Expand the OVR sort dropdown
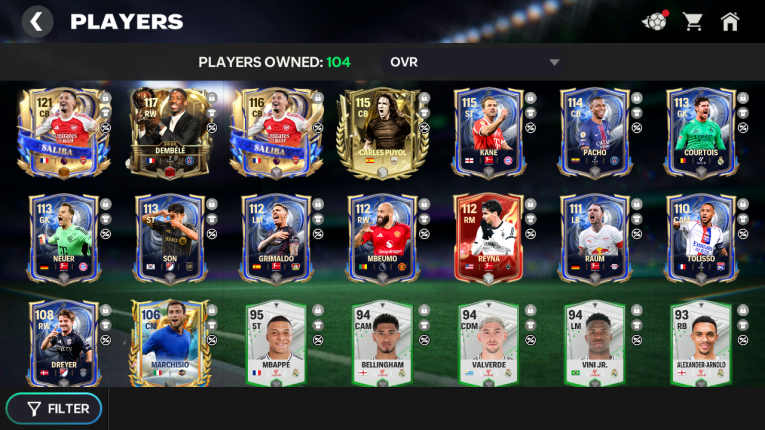 [554, 63]
